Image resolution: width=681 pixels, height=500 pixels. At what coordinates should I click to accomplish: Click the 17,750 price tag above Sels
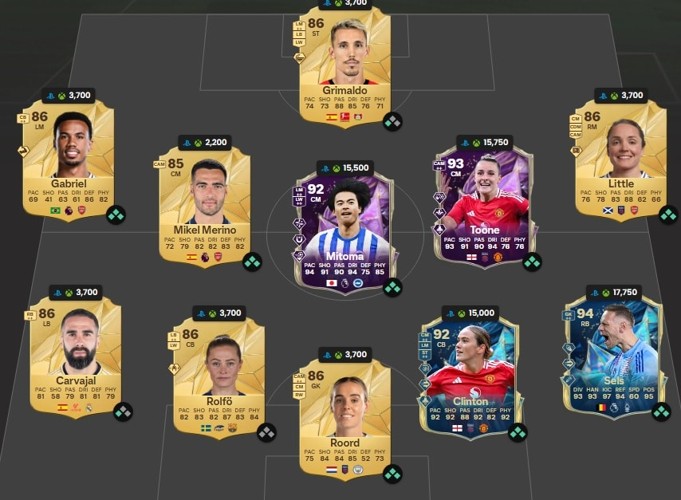tap(612, 292)
